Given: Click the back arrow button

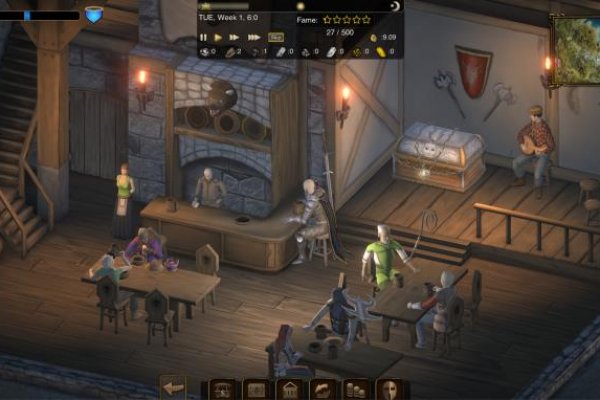Looking at the screenshot, I should (174, 388).
